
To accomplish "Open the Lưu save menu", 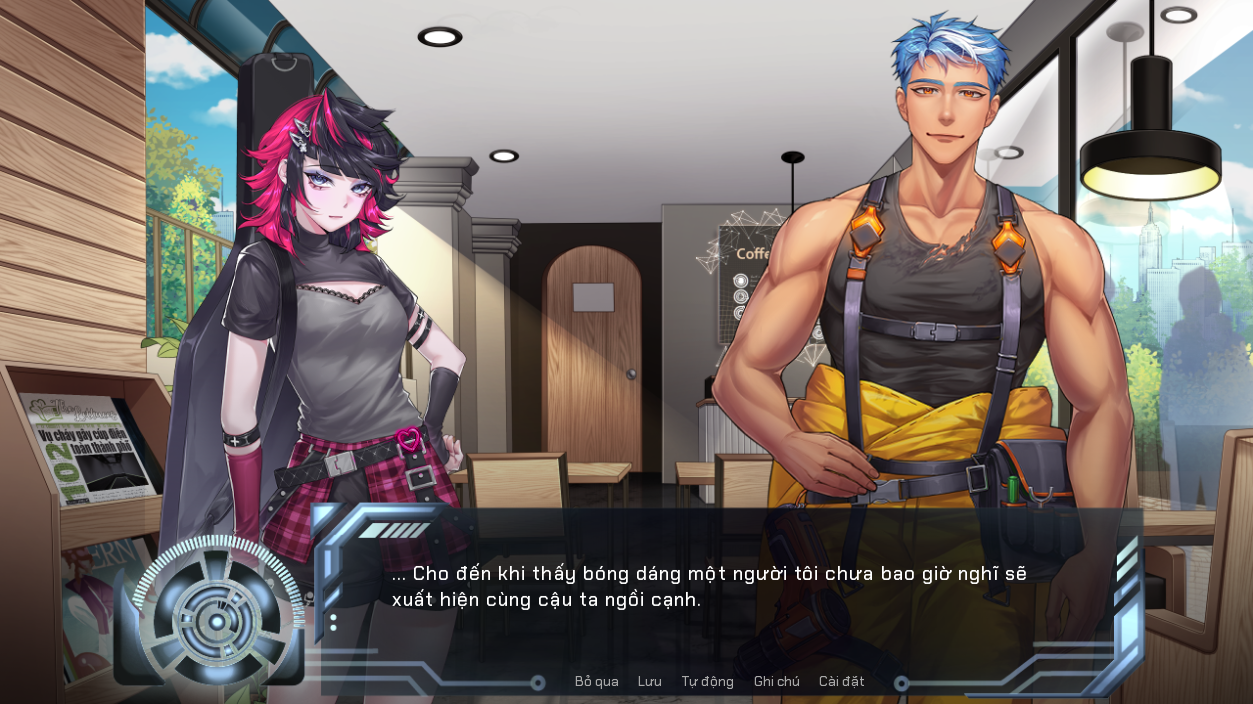I will [x=649, y=682].
